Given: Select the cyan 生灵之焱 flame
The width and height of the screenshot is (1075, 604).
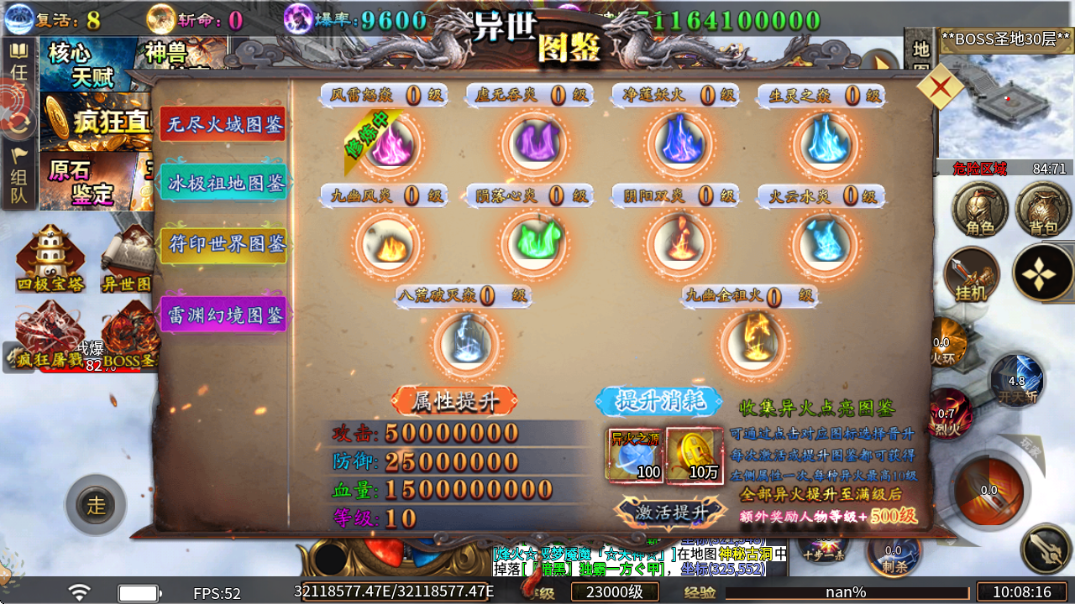Looking at the screenshot, I should point(825,143).
